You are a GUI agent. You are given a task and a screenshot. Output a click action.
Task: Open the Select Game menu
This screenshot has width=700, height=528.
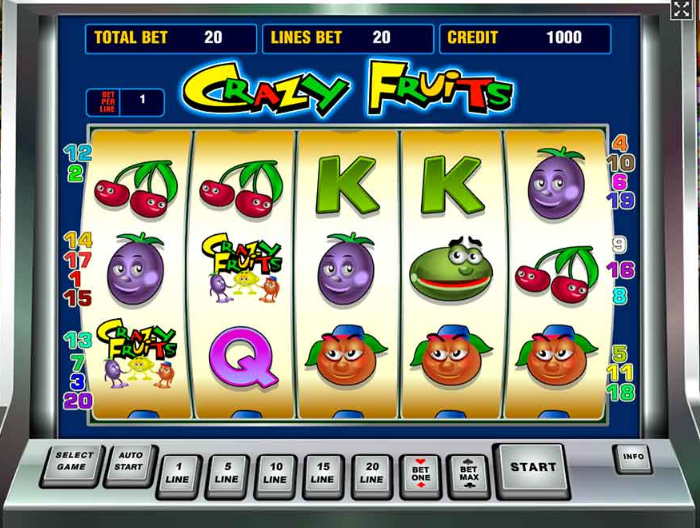(72, 462)
